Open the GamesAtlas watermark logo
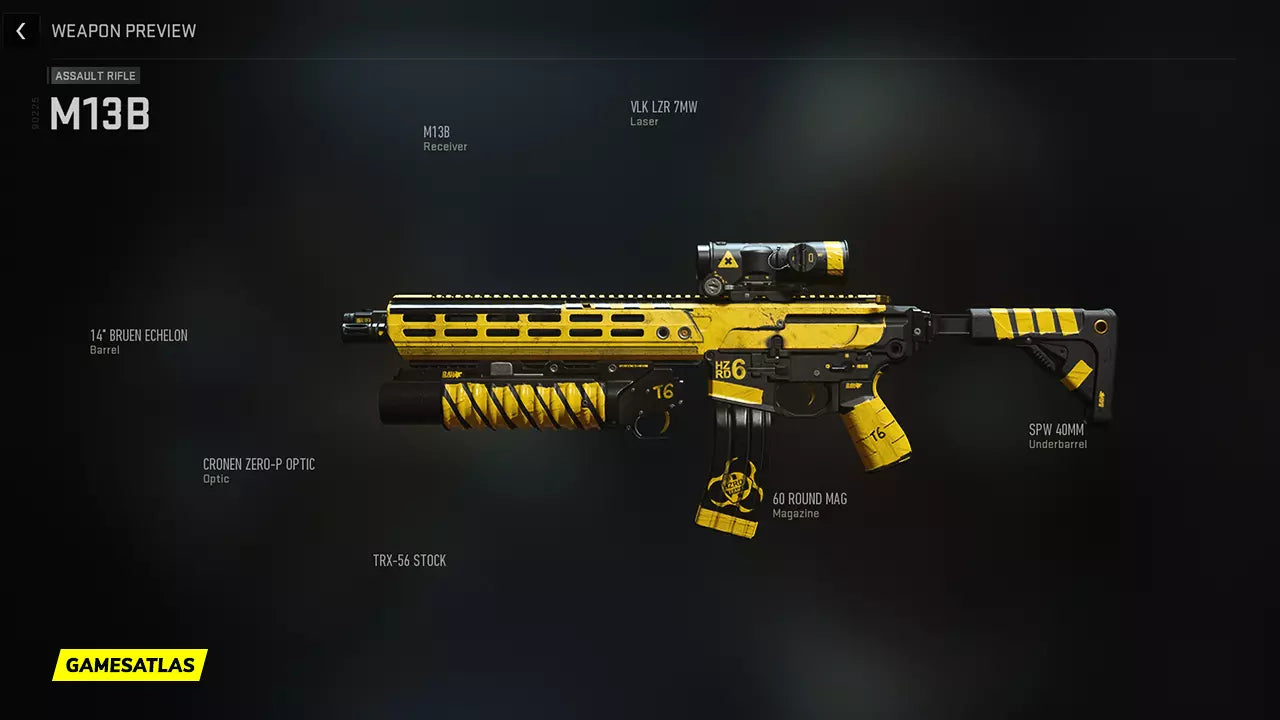The width and height of the screenshot is (1280, 720). point(130,665)
